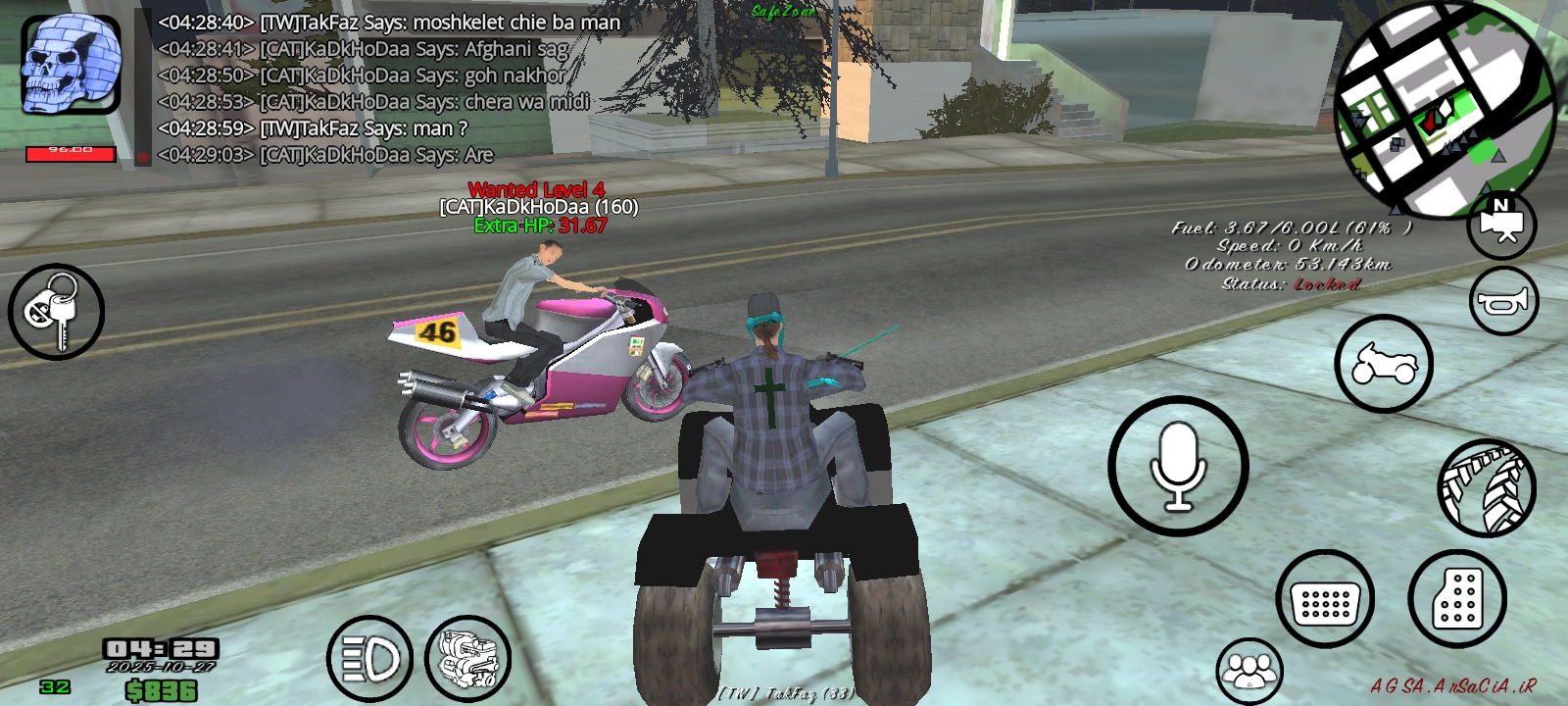Screen dimensions: 1568x706
Task: Open the engine controls icon
Action: pos(468,656)
